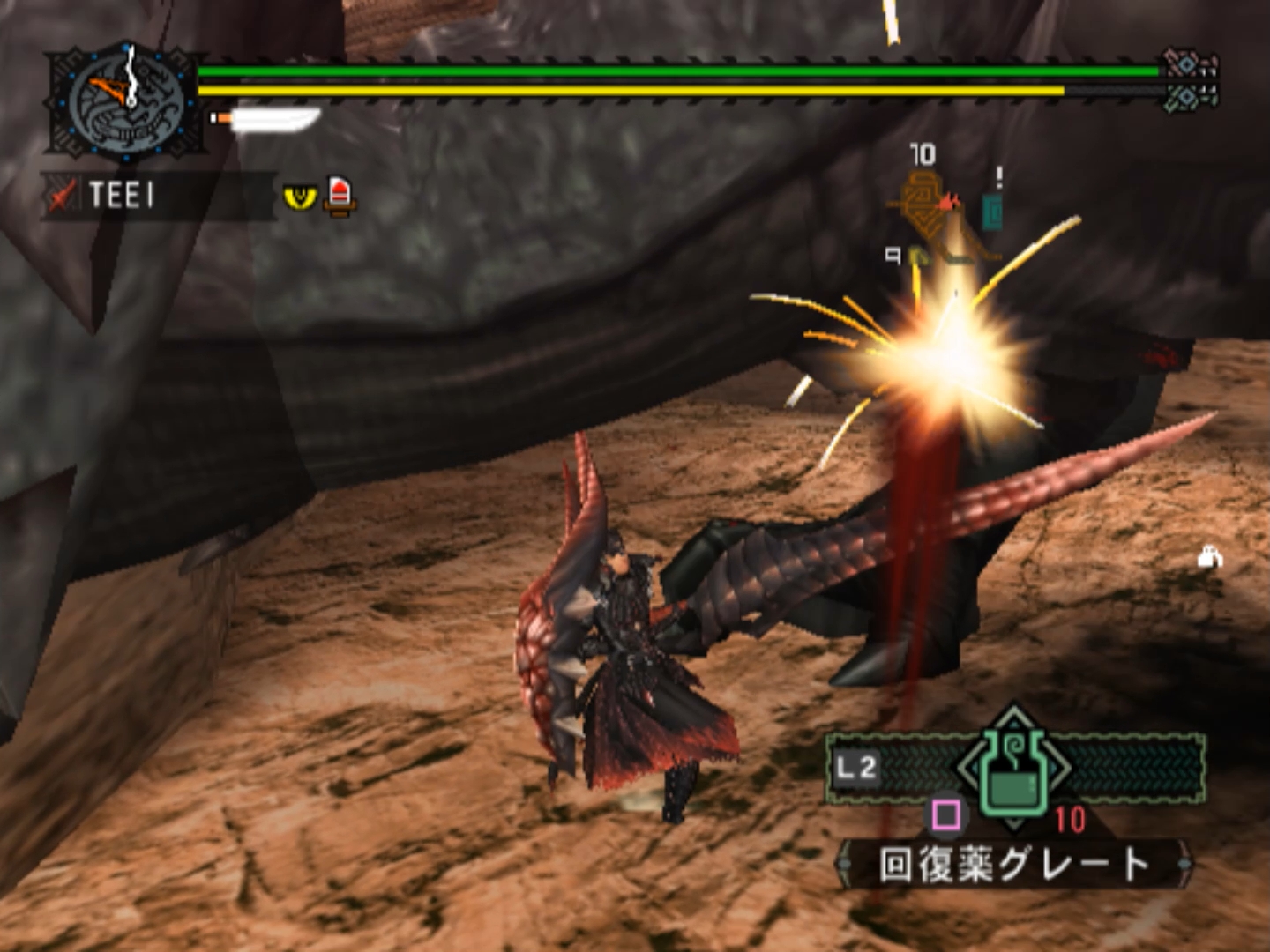Click the yellow eye status icon
Viewport: 1270px width, 952px height.
[300, 196]
